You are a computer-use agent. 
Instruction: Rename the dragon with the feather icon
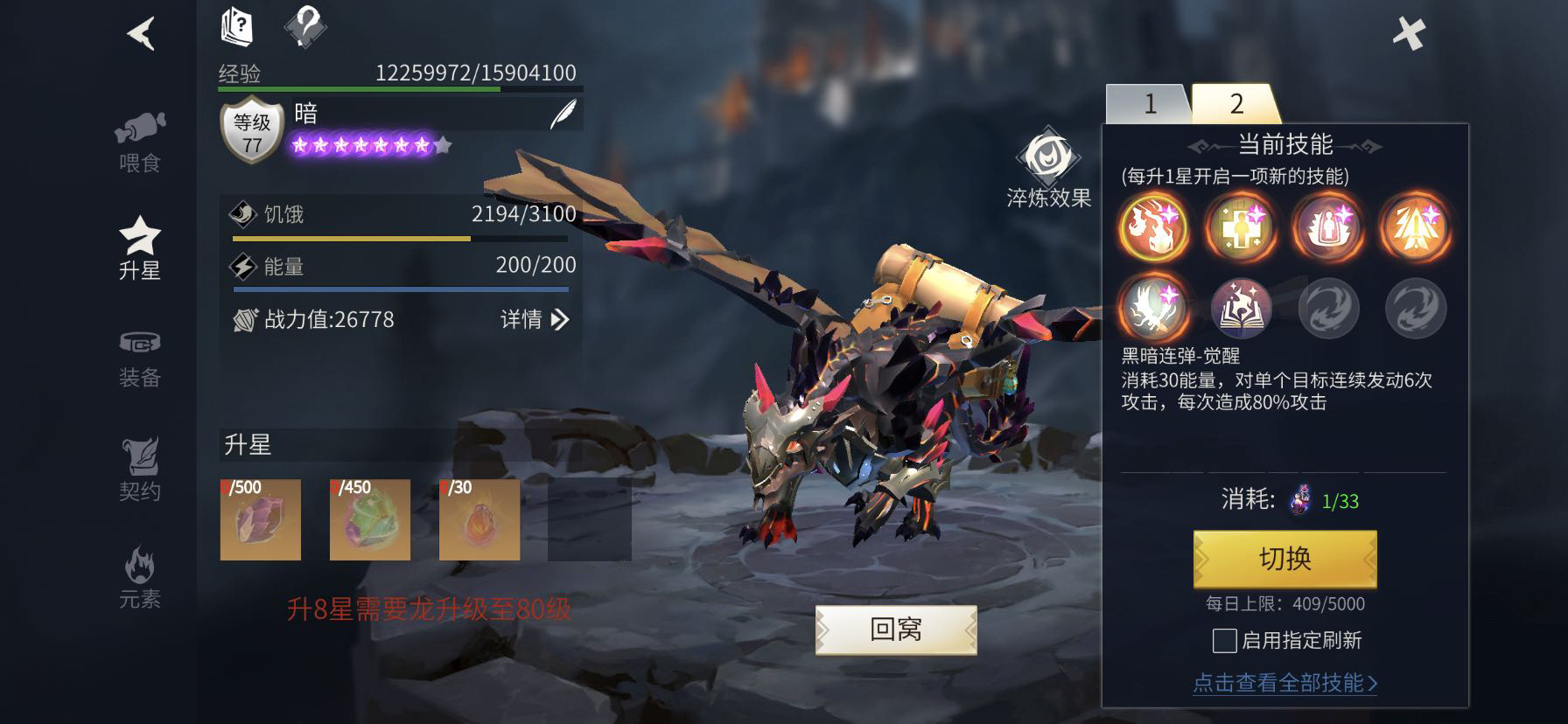tap(563, 115)
